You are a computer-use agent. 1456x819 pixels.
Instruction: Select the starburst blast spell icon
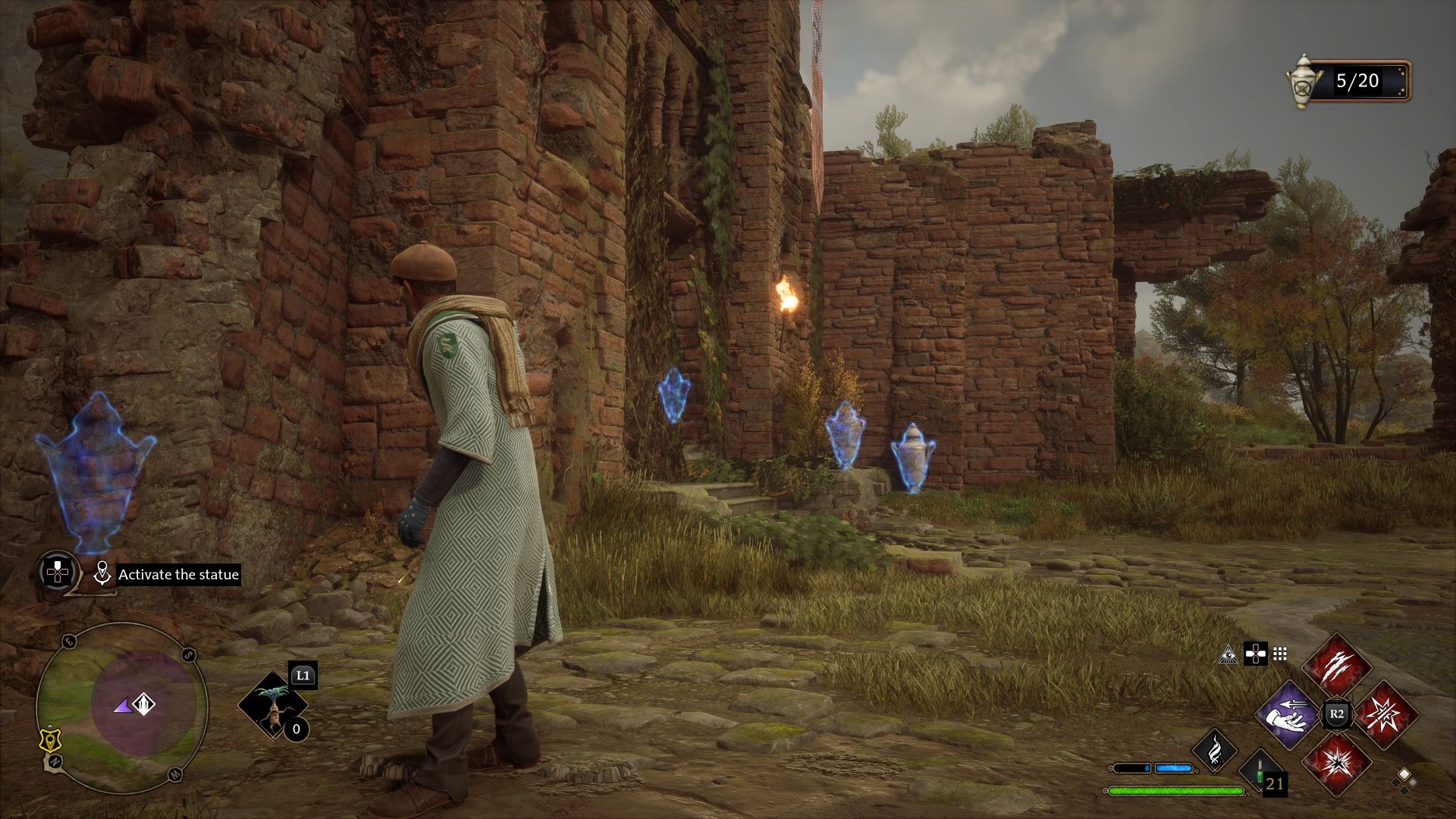click(x=1385, y=714)
